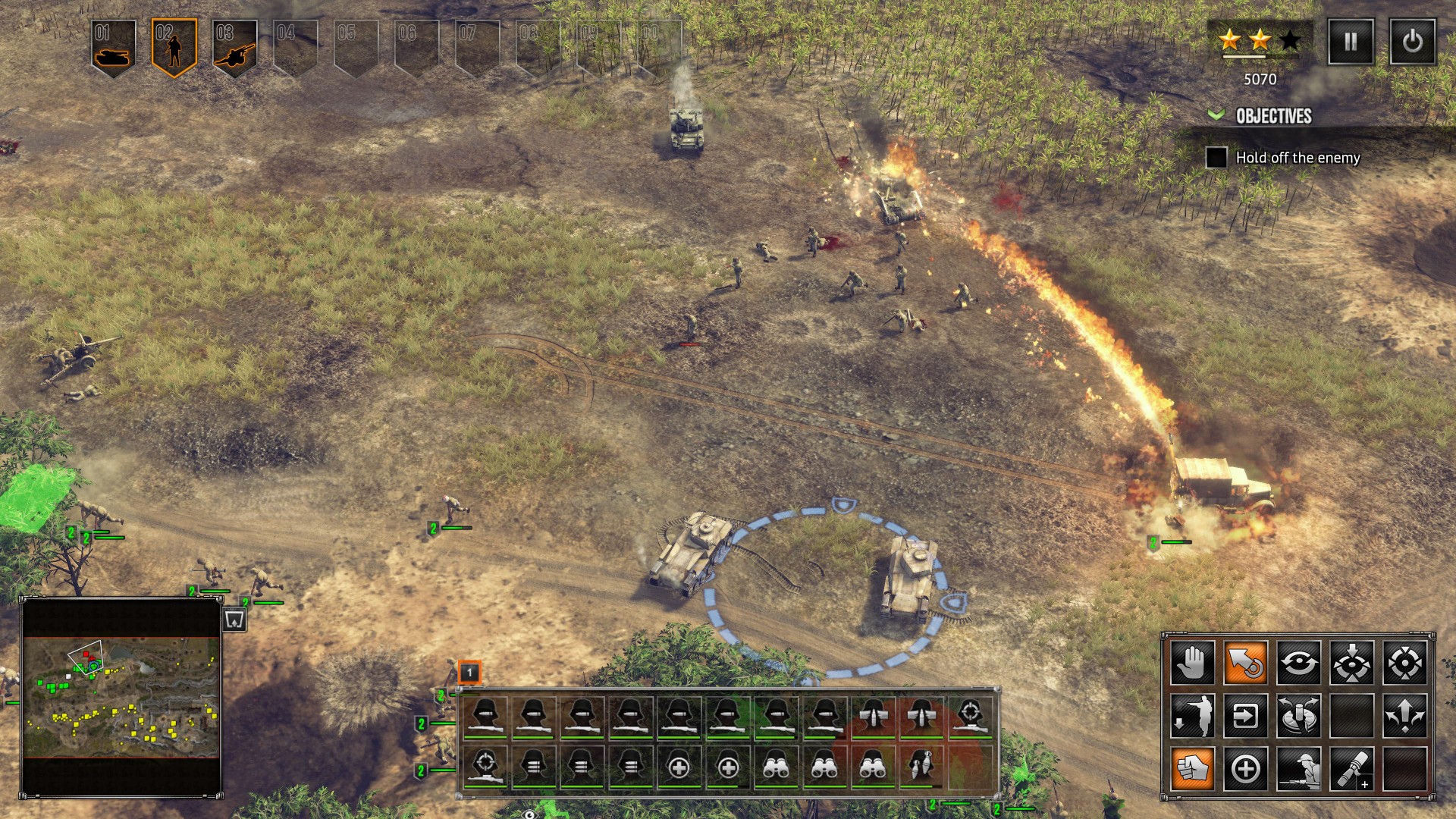The height and width of the screenshot is (819, 1456).
Task: Activate the stop (open hand) command
Action: (x=1192, y=663)
